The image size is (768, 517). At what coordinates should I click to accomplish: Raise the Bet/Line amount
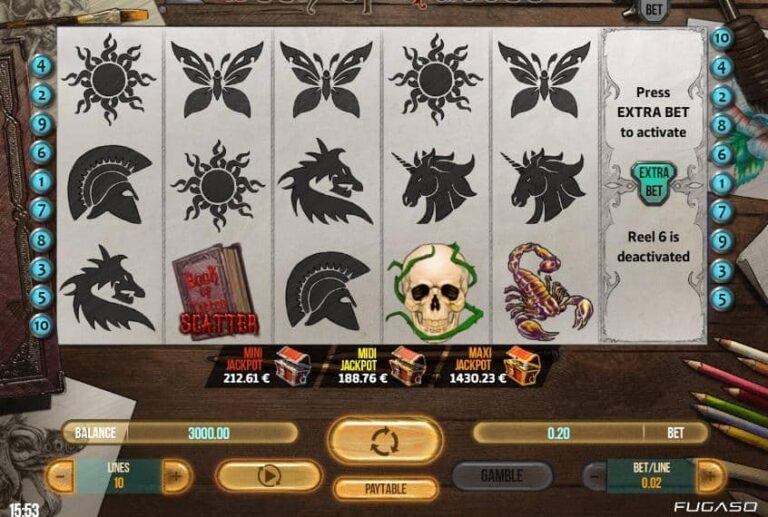coord(709,476)
